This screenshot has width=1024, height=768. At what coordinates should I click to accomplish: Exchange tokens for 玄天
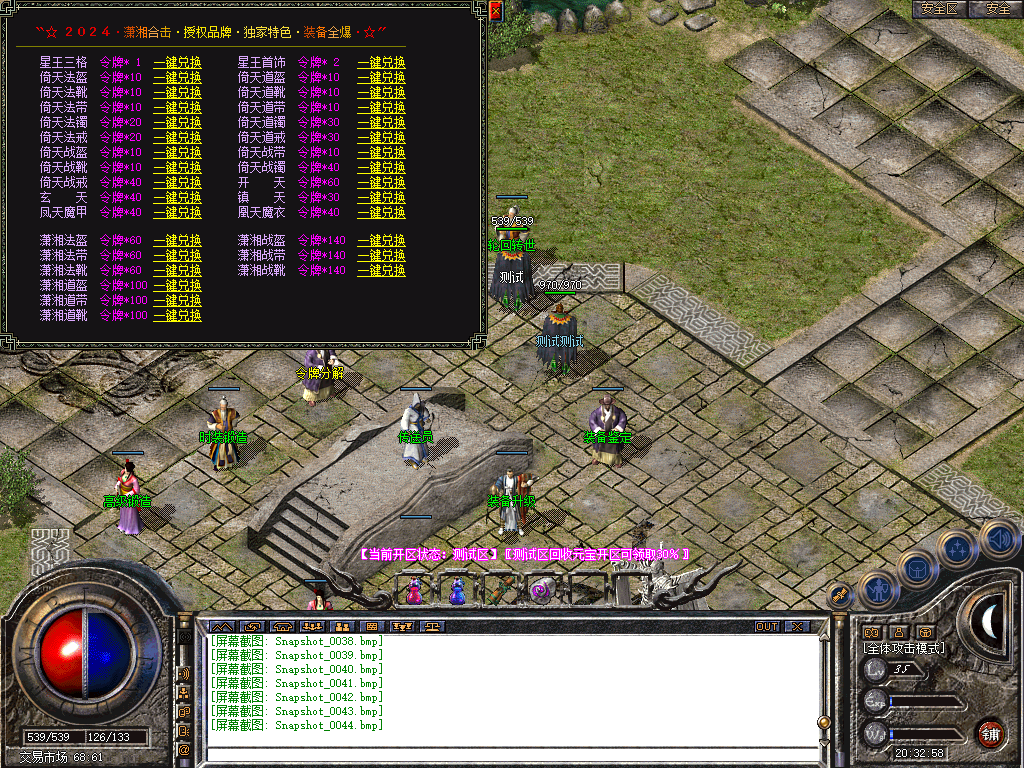pos(177,198)
